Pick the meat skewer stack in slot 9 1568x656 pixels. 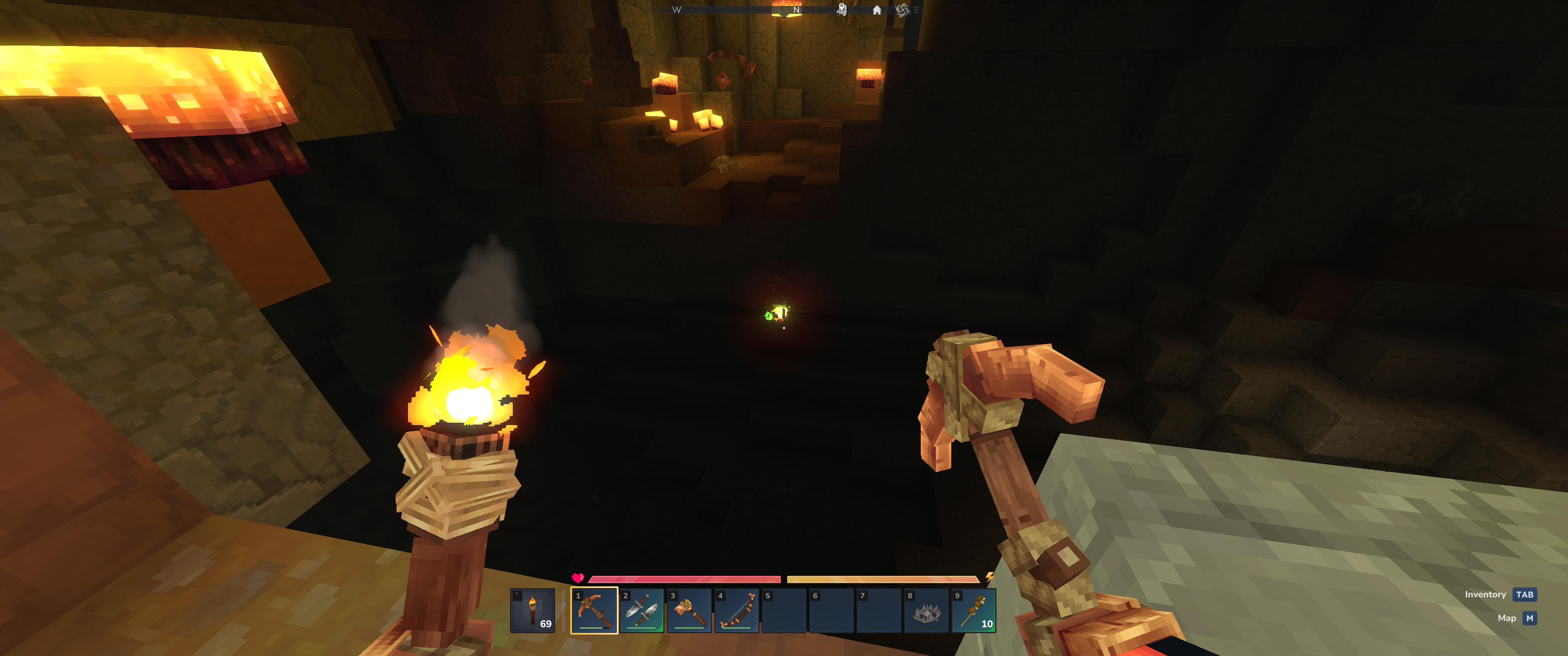click(x=973, y=610)
